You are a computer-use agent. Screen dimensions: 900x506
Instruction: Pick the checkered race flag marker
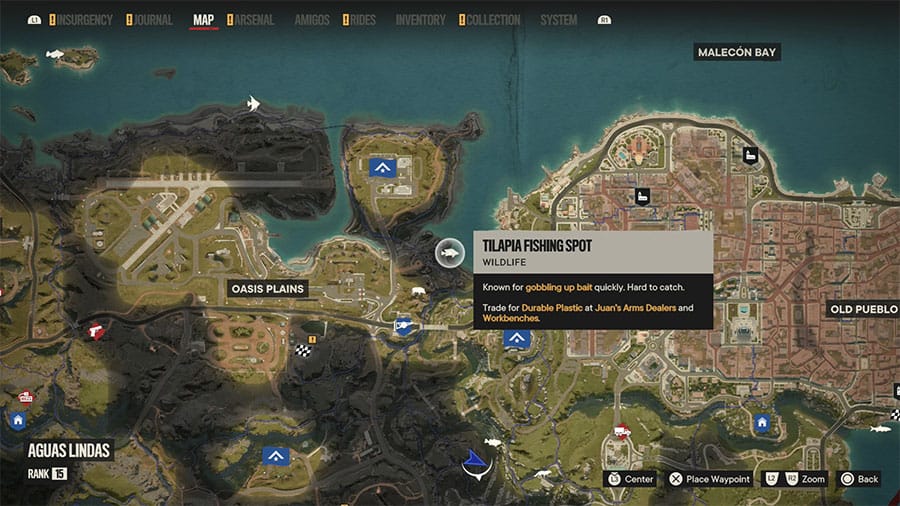(303, 350)
